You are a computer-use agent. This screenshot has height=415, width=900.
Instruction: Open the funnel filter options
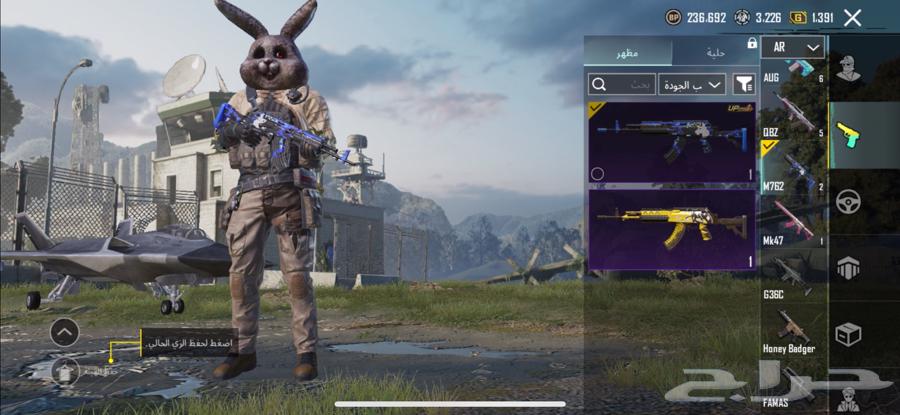pos(744,84)
